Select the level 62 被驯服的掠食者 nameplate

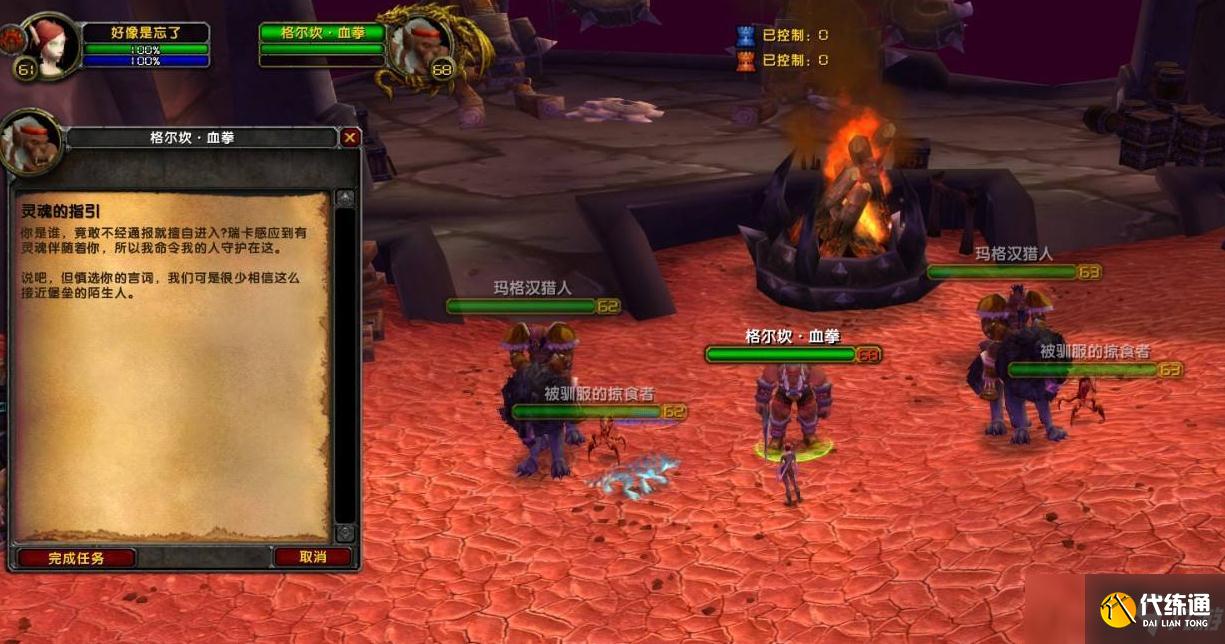586,411
